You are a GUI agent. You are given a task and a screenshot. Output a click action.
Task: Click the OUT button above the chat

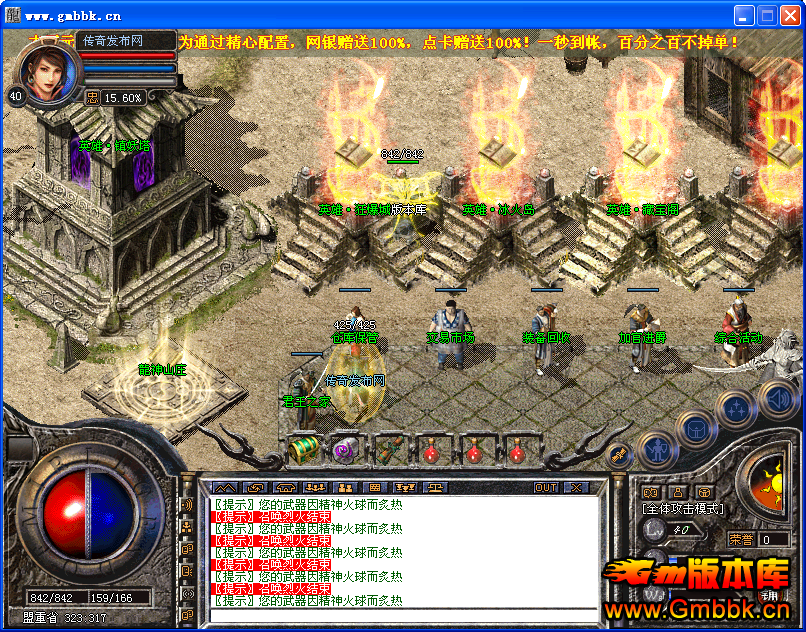pyautogui.click(x=546, y=488)
